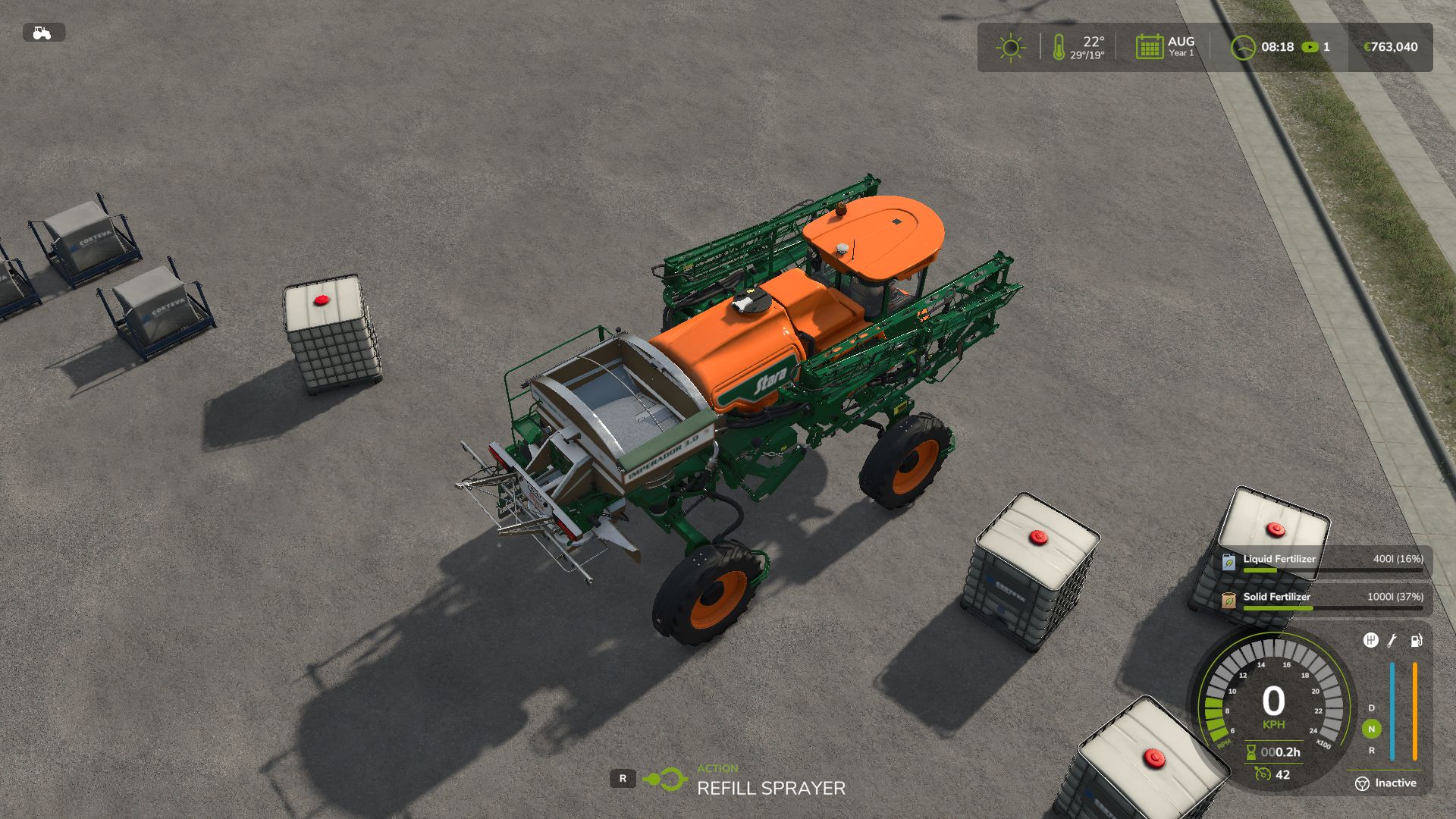Click the gearbox shifter icon
This screenshot has width=1456, height=819.
(x=1370, y=641)
